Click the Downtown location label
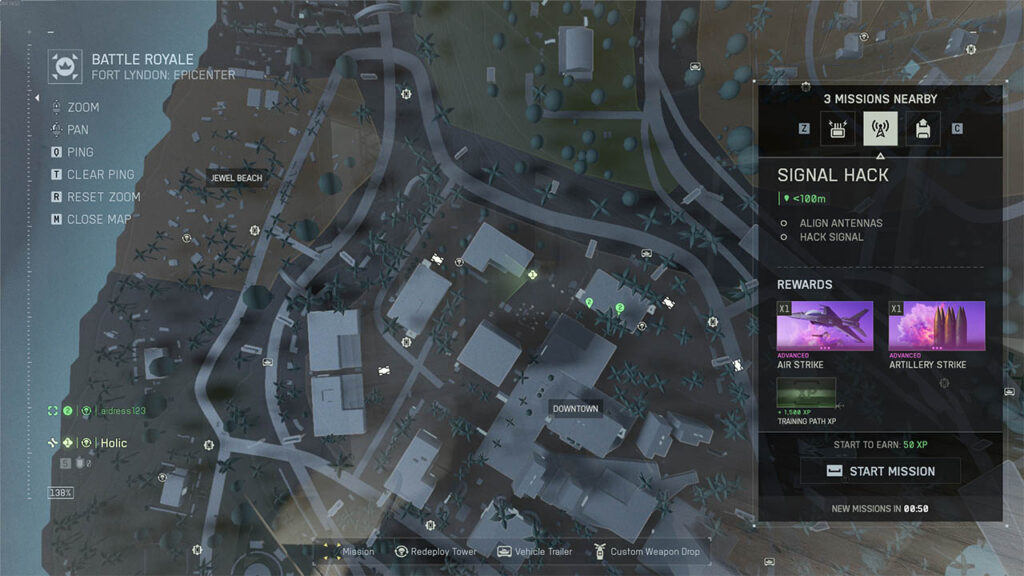The image size is (1024, 576). [x=575, y=409]
